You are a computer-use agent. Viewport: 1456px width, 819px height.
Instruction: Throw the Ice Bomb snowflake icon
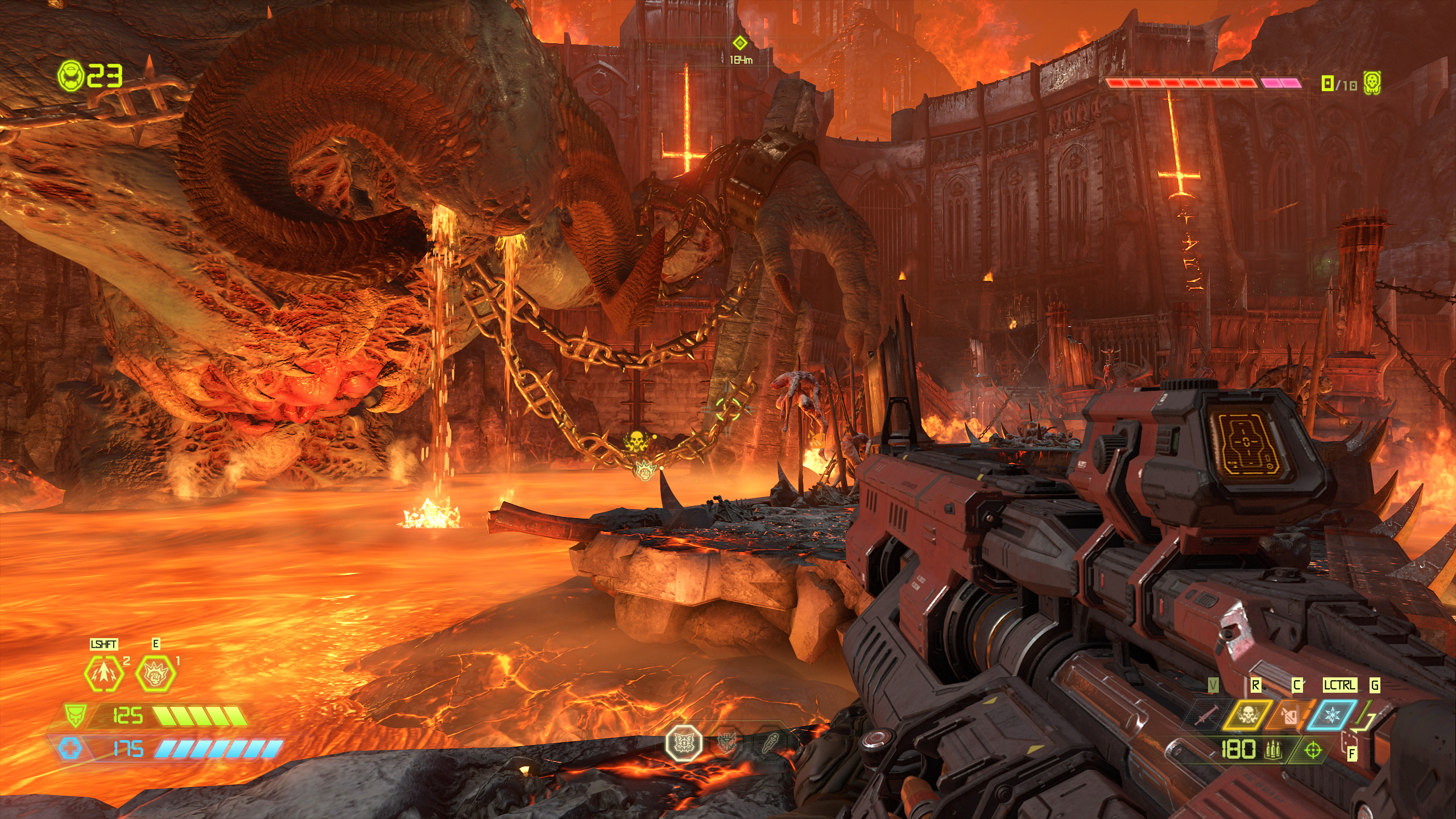pos(1332,715)
